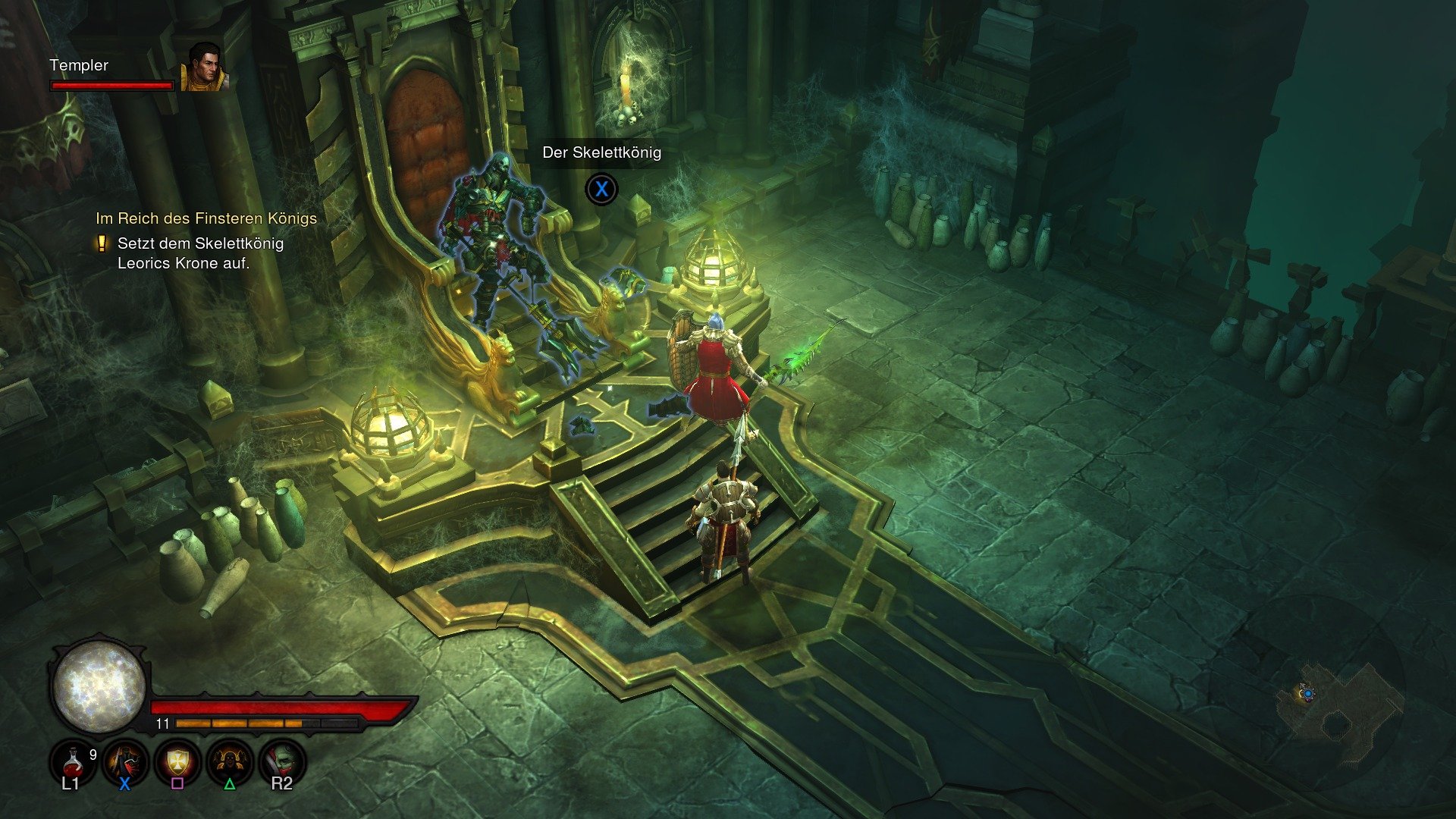Click the Der Skelettkönig name label
The height and width of the screenshot is (819, 1456).
click(x=601, y=152)
